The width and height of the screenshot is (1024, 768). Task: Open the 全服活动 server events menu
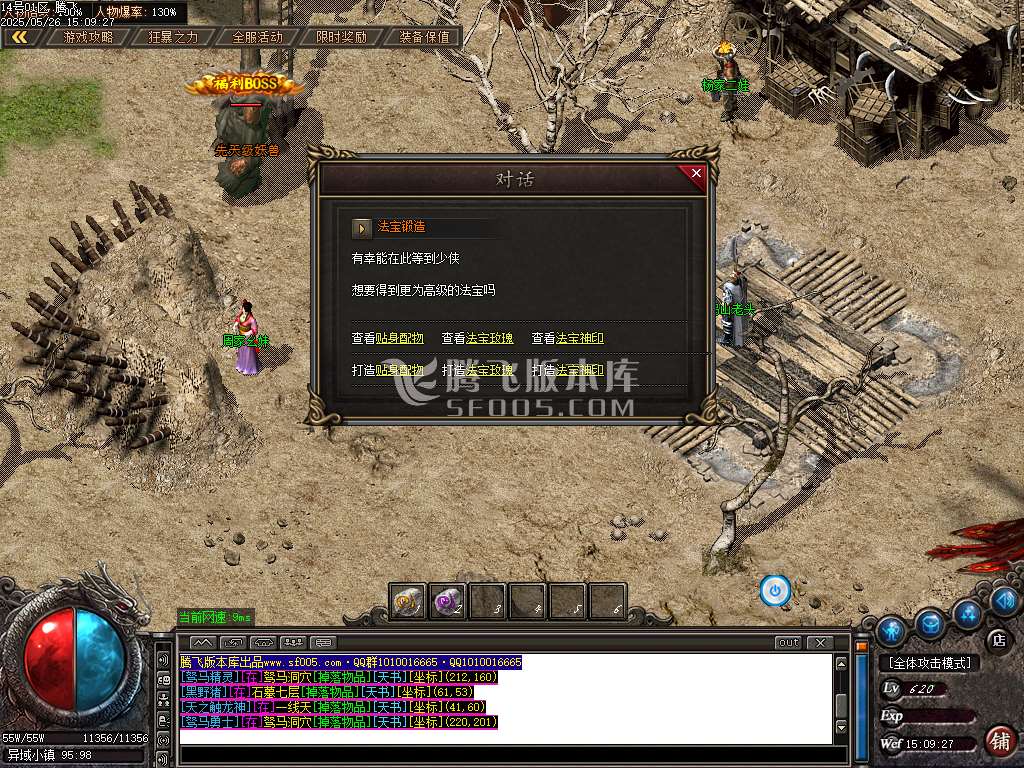257,37
